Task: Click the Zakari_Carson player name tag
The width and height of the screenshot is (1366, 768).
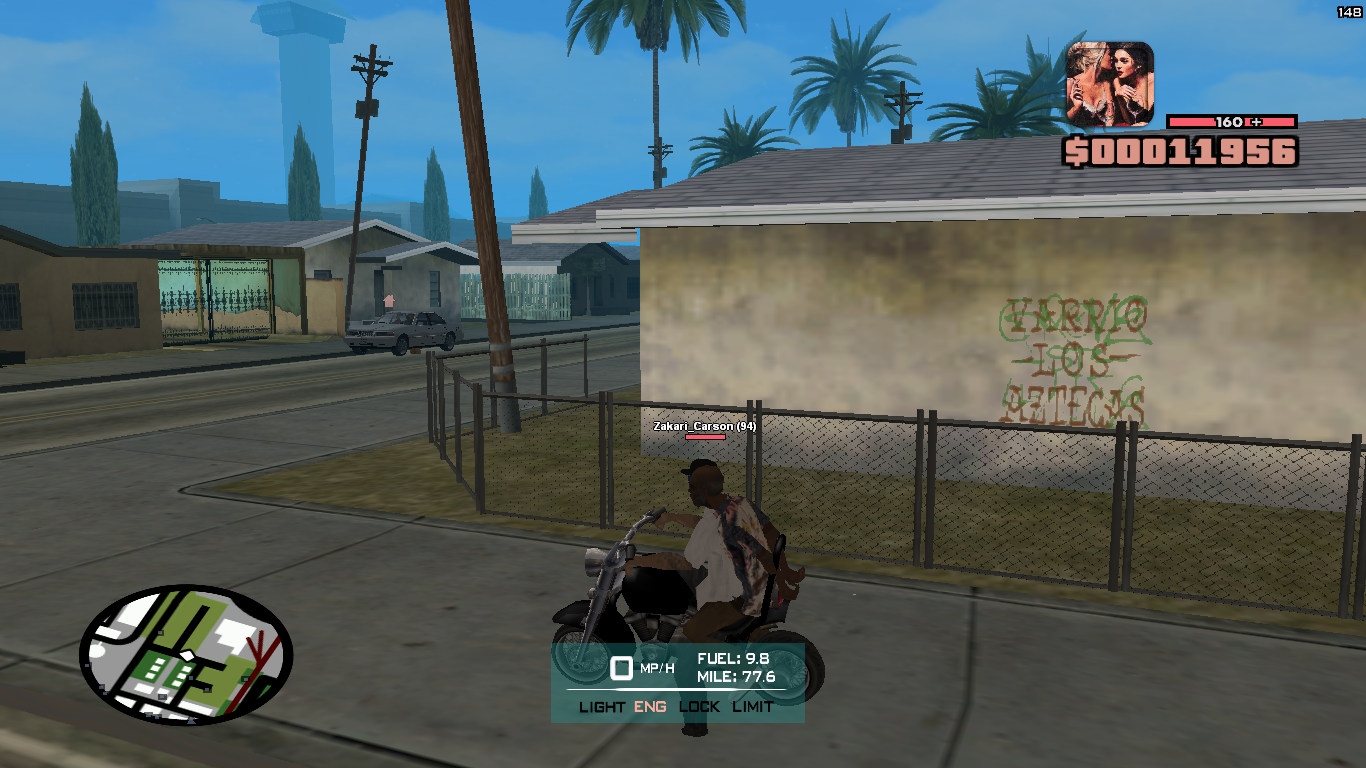Action: pos(704,426)
